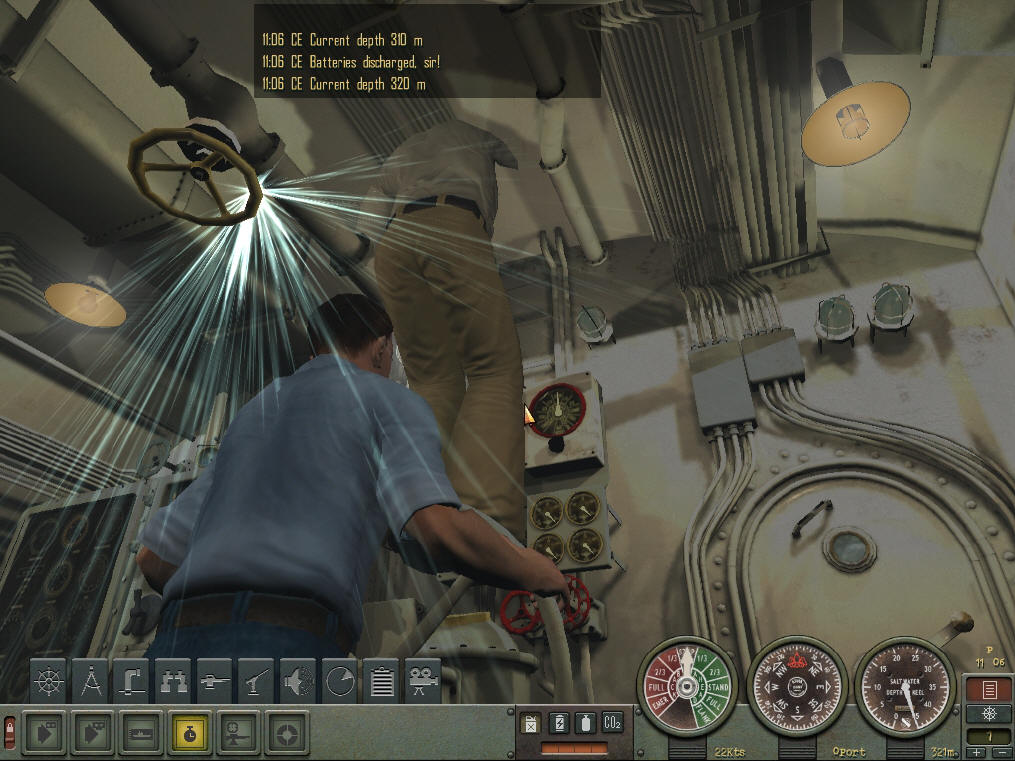Select the ship silhouette order button

(140, 732)
